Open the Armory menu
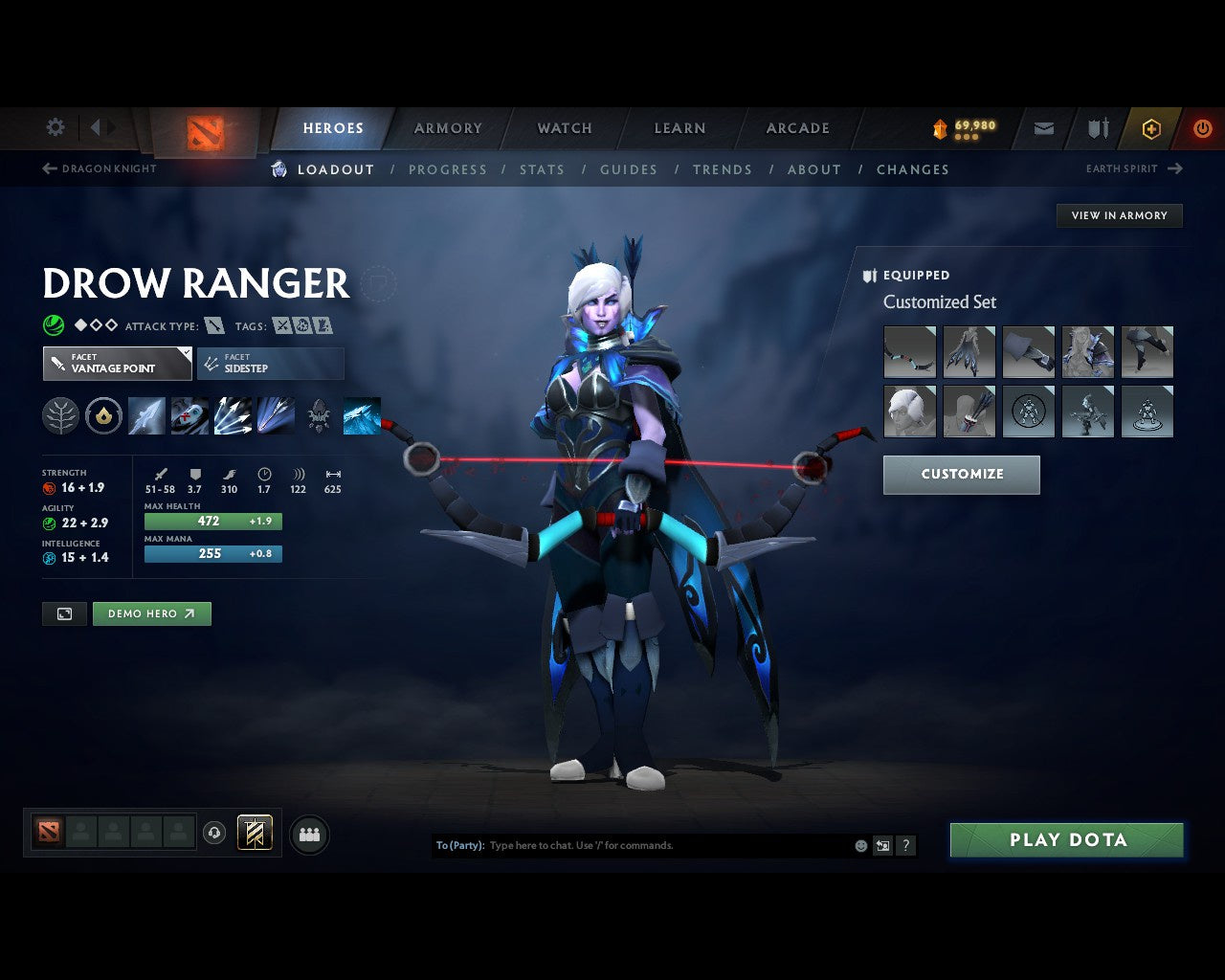 (x=447, y=127)
